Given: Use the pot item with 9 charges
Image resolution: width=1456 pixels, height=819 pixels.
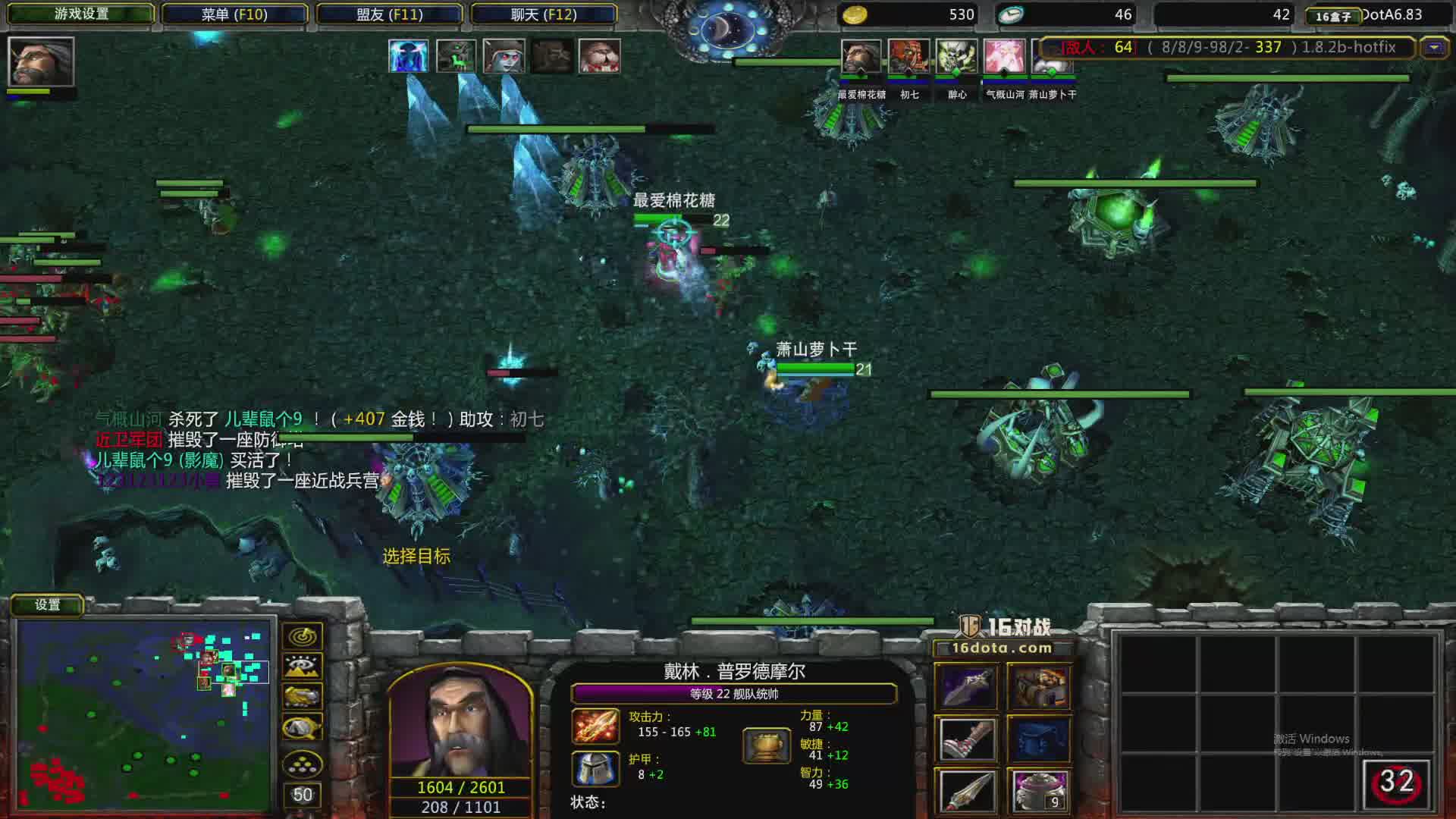Looking at the screenshot, I should [1039, 790].
